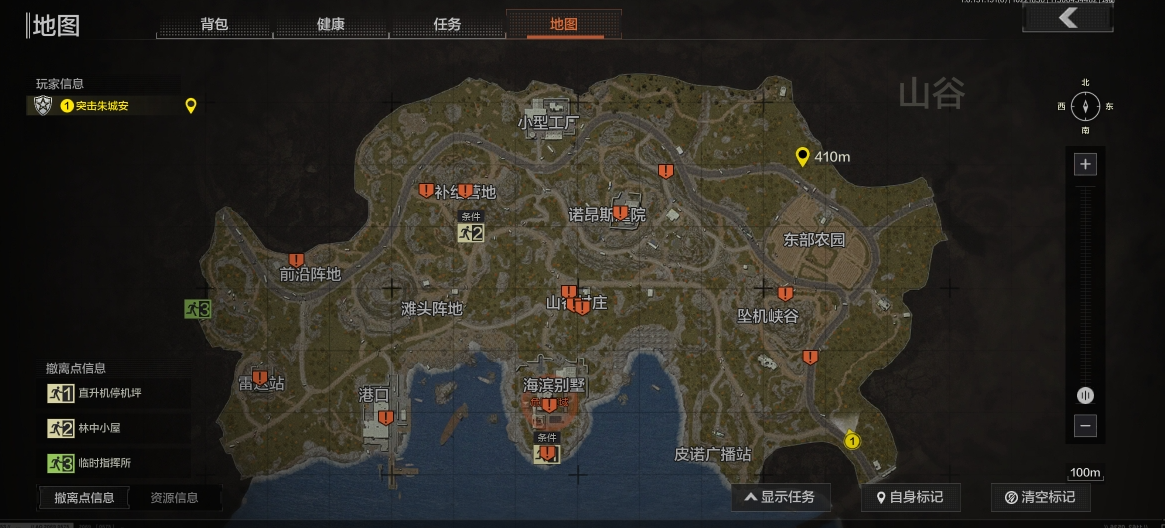
Task: Click the yellow 410m map pin
Action: coord(802,157)
